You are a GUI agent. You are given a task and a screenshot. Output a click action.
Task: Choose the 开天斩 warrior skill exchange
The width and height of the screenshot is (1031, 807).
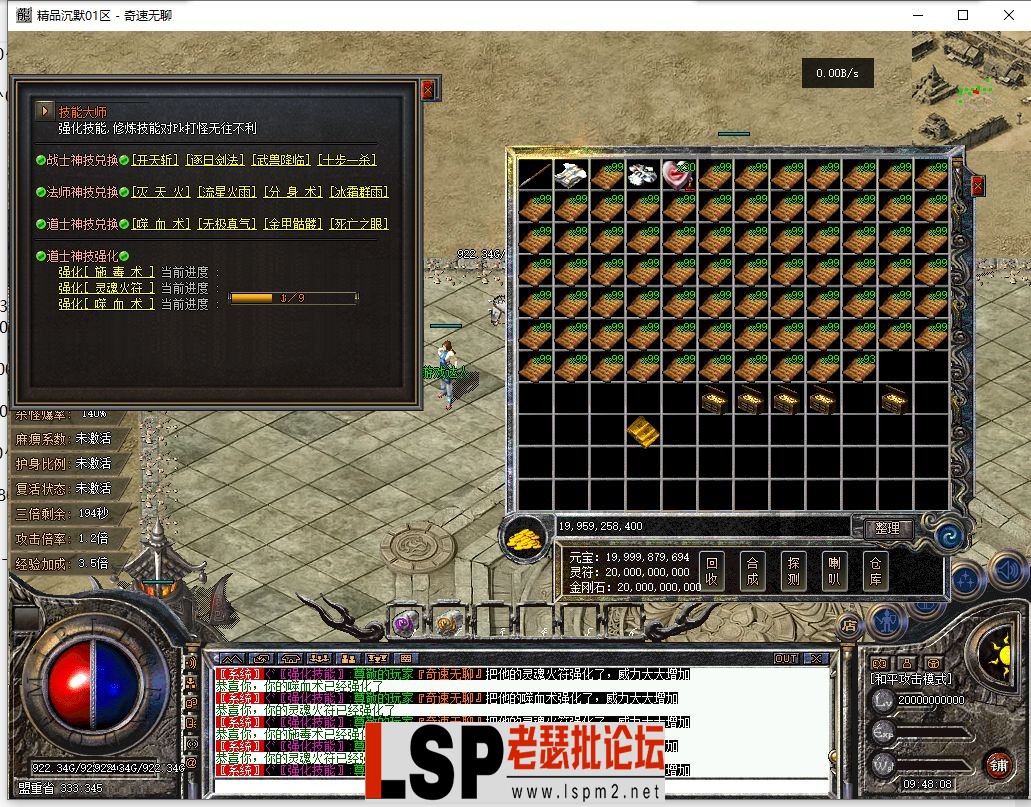point(156,160)
